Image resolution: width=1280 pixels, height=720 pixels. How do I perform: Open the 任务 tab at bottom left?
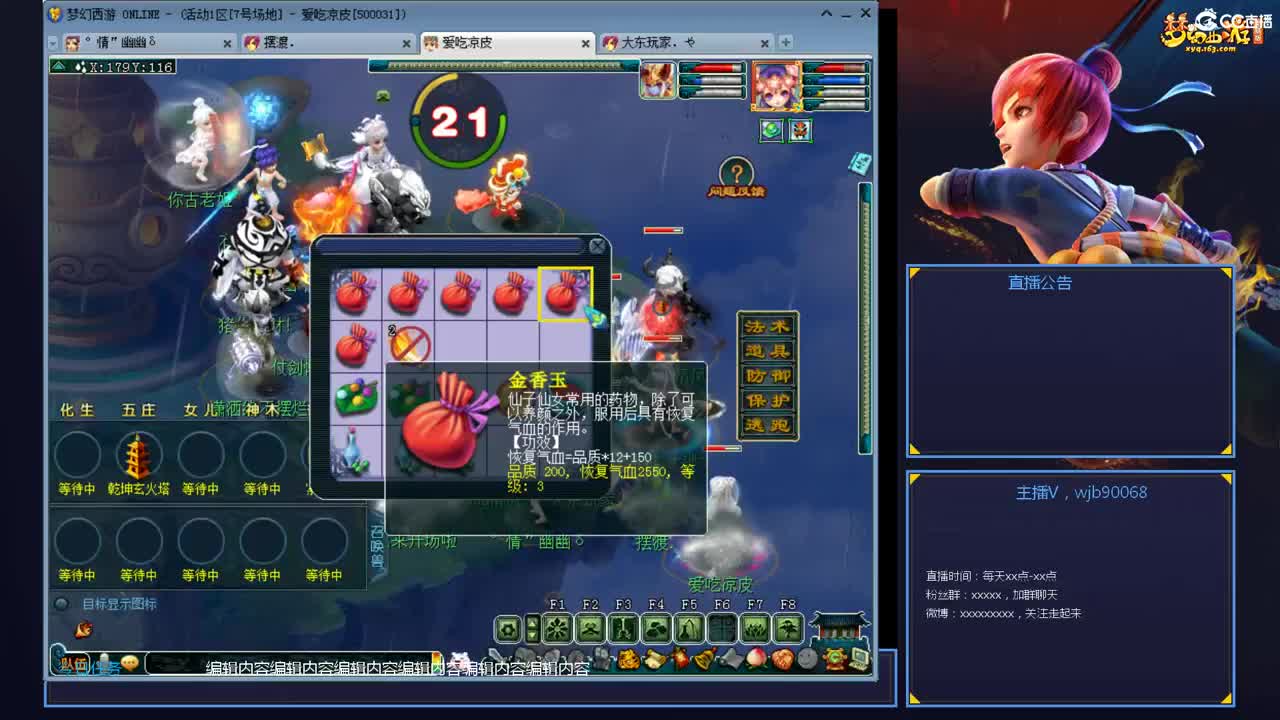[107, 665]
